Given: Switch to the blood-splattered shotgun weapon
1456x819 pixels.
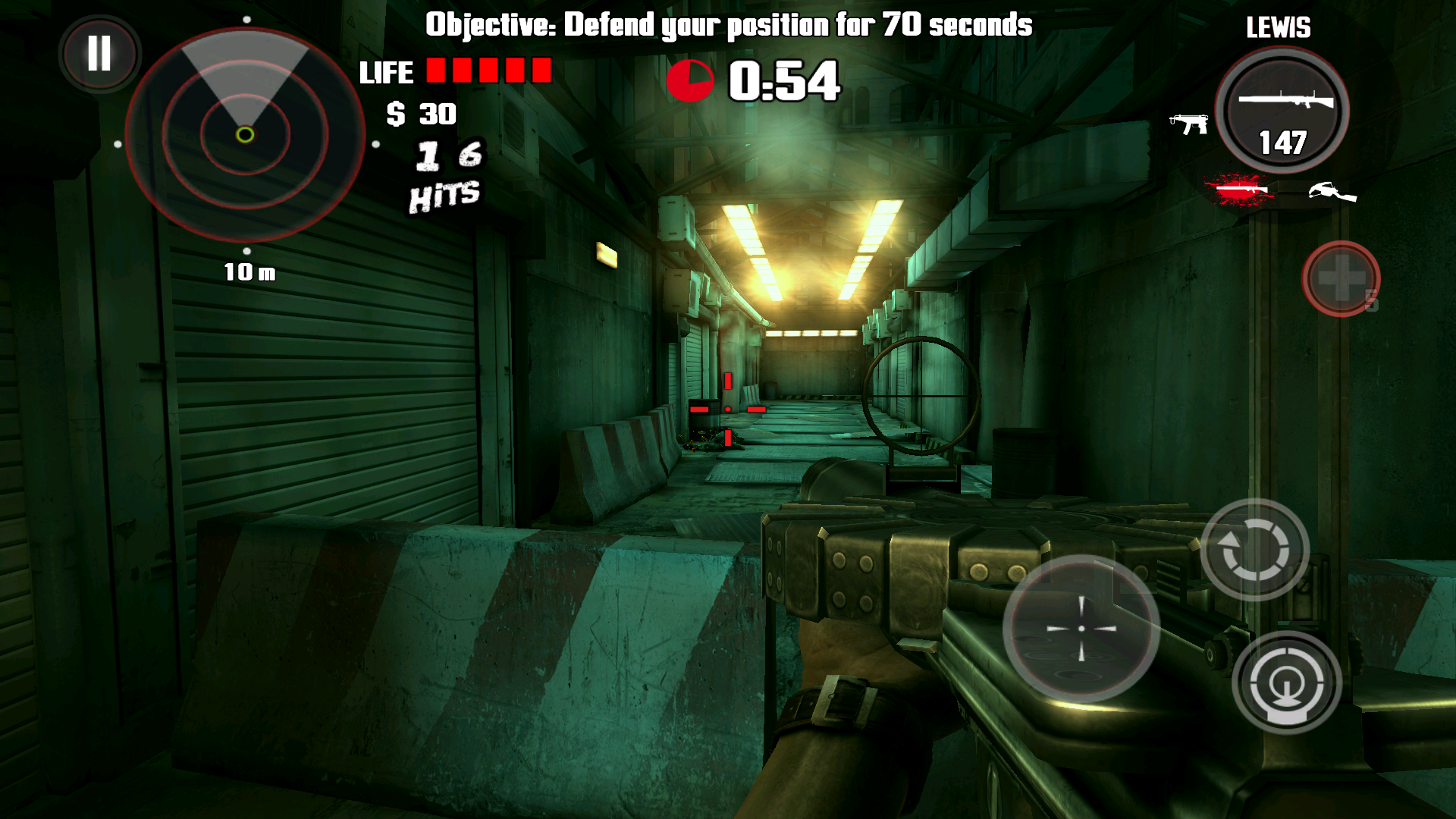Looking at the screenshot, I should click(x=1239, y=190).
